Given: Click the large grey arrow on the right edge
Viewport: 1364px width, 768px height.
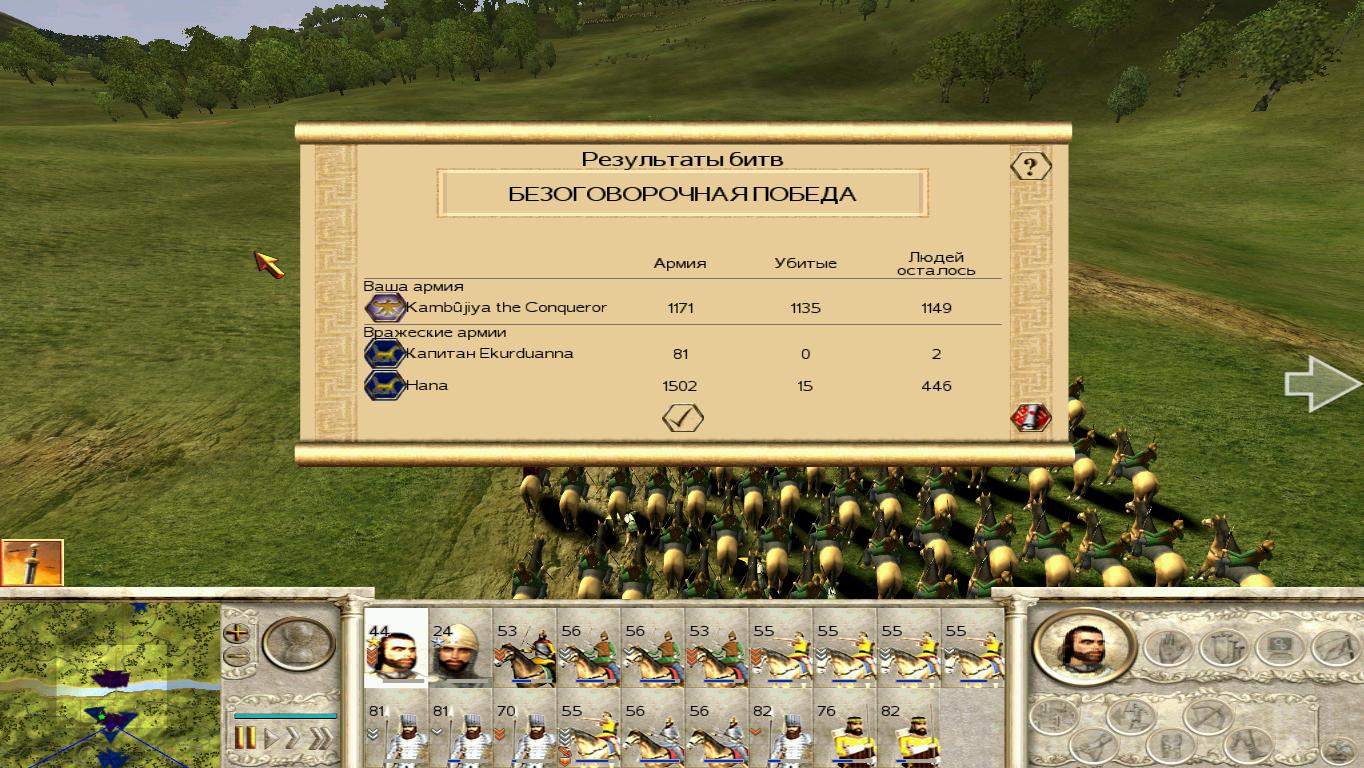Looking at the screenshot, I should [1322, 385].
